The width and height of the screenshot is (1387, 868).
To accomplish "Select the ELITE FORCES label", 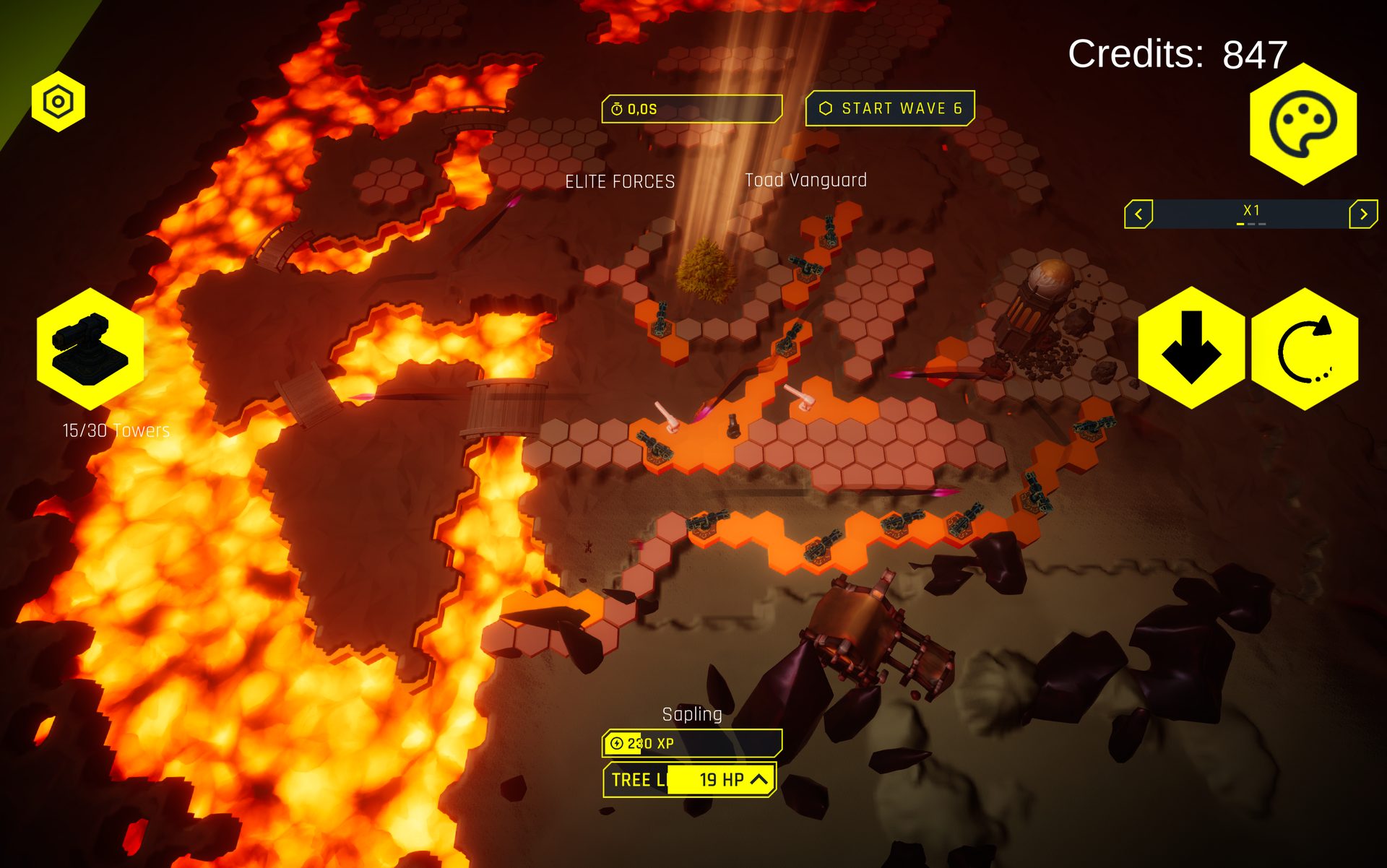I will pyautogui.click(x=620, y=181).
